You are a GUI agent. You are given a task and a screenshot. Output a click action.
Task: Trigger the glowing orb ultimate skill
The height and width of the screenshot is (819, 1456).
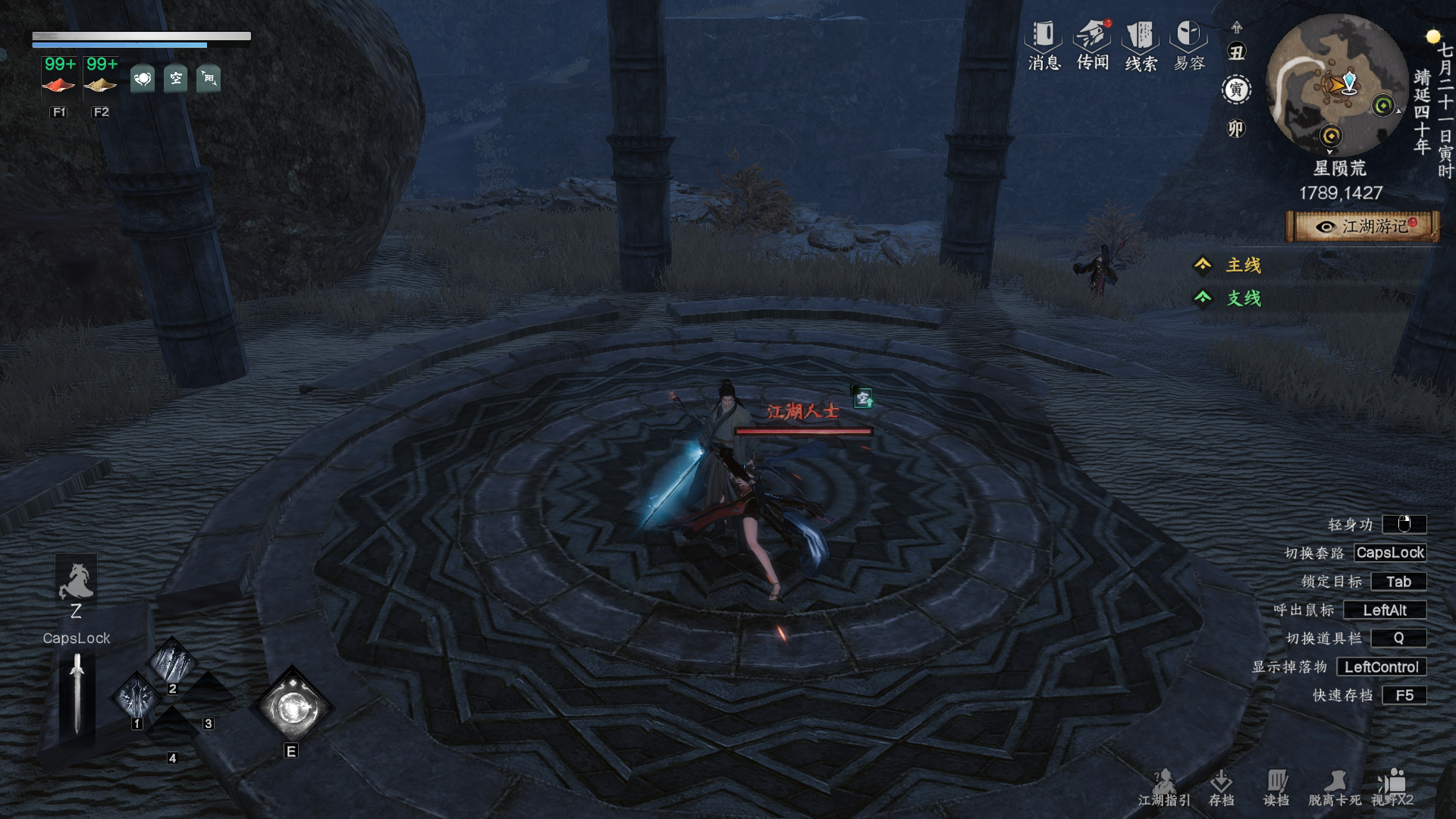(x=293, y=709)
